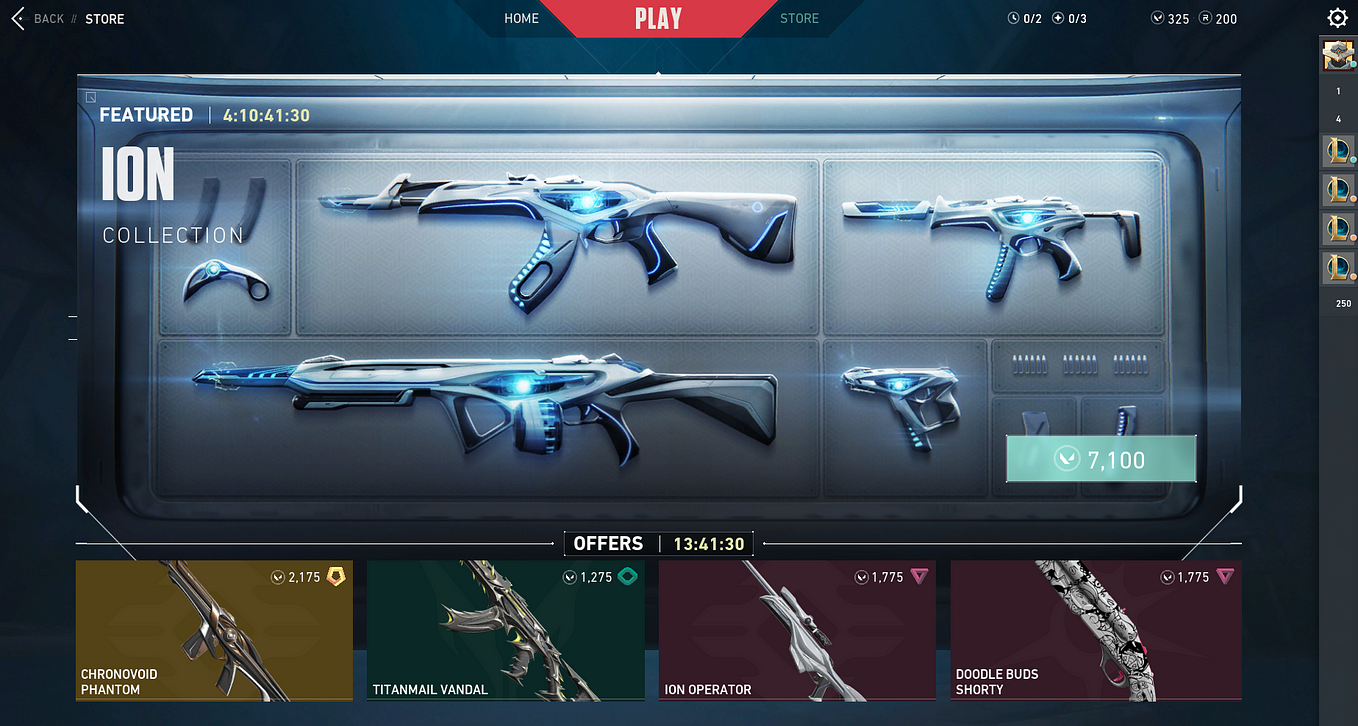Select the Ion Karambit knife preview
Screen dimensions: 1358x726
point(224,283)
